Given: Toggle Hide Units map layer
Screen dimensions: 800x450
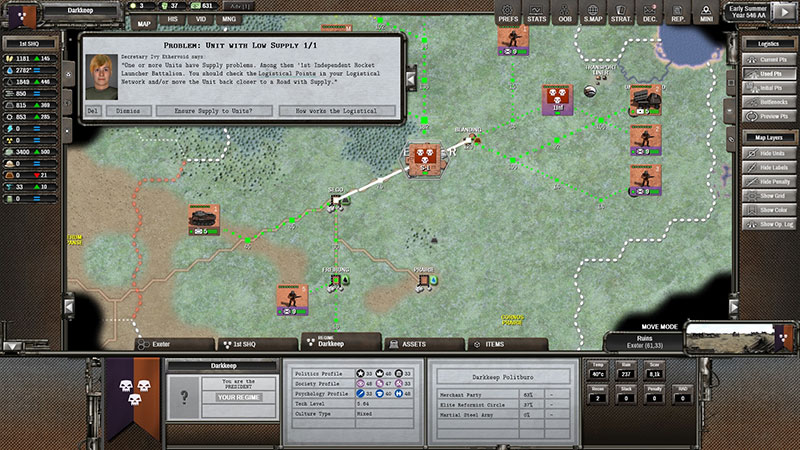Looking at the screenshot, I should click(768, 153).
